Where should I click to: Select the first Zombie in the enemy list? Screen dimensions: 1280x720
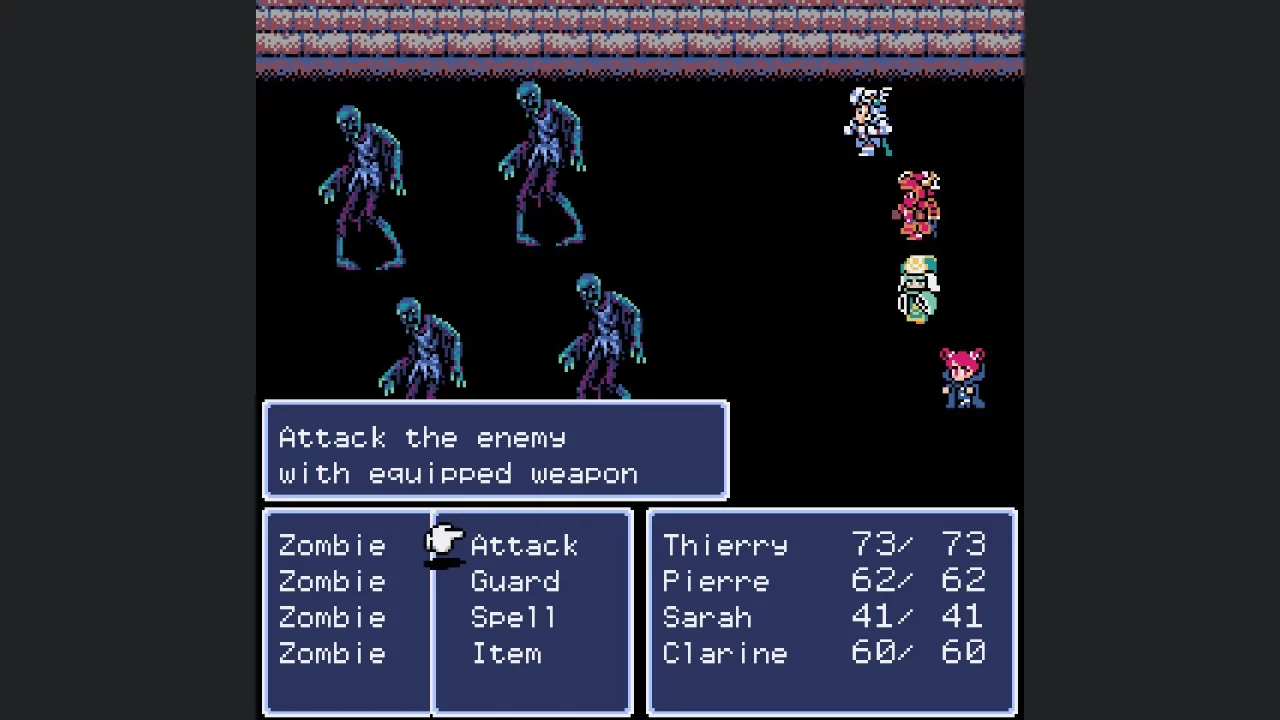pos(331,545)
